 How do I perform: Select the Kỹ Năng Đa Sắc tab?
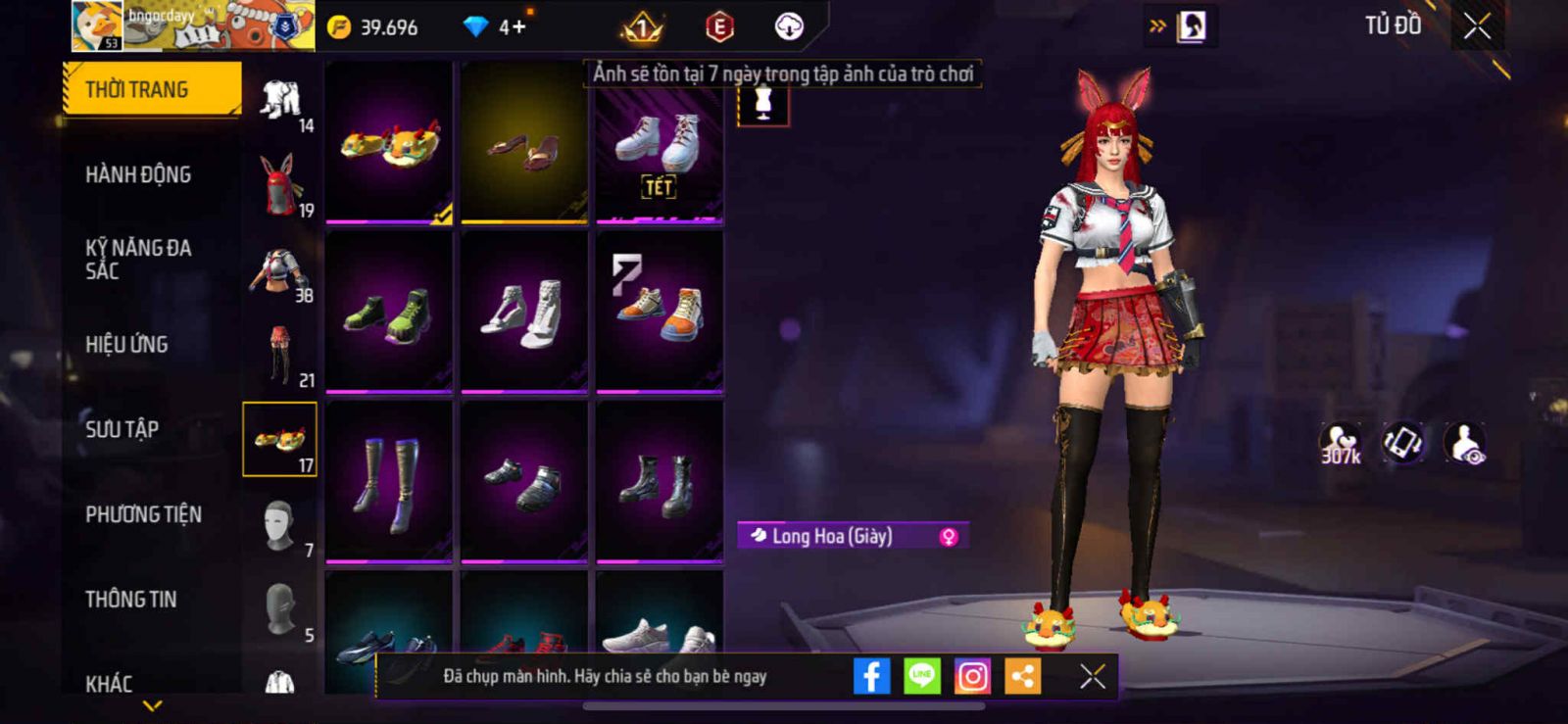tap(138, 259)
